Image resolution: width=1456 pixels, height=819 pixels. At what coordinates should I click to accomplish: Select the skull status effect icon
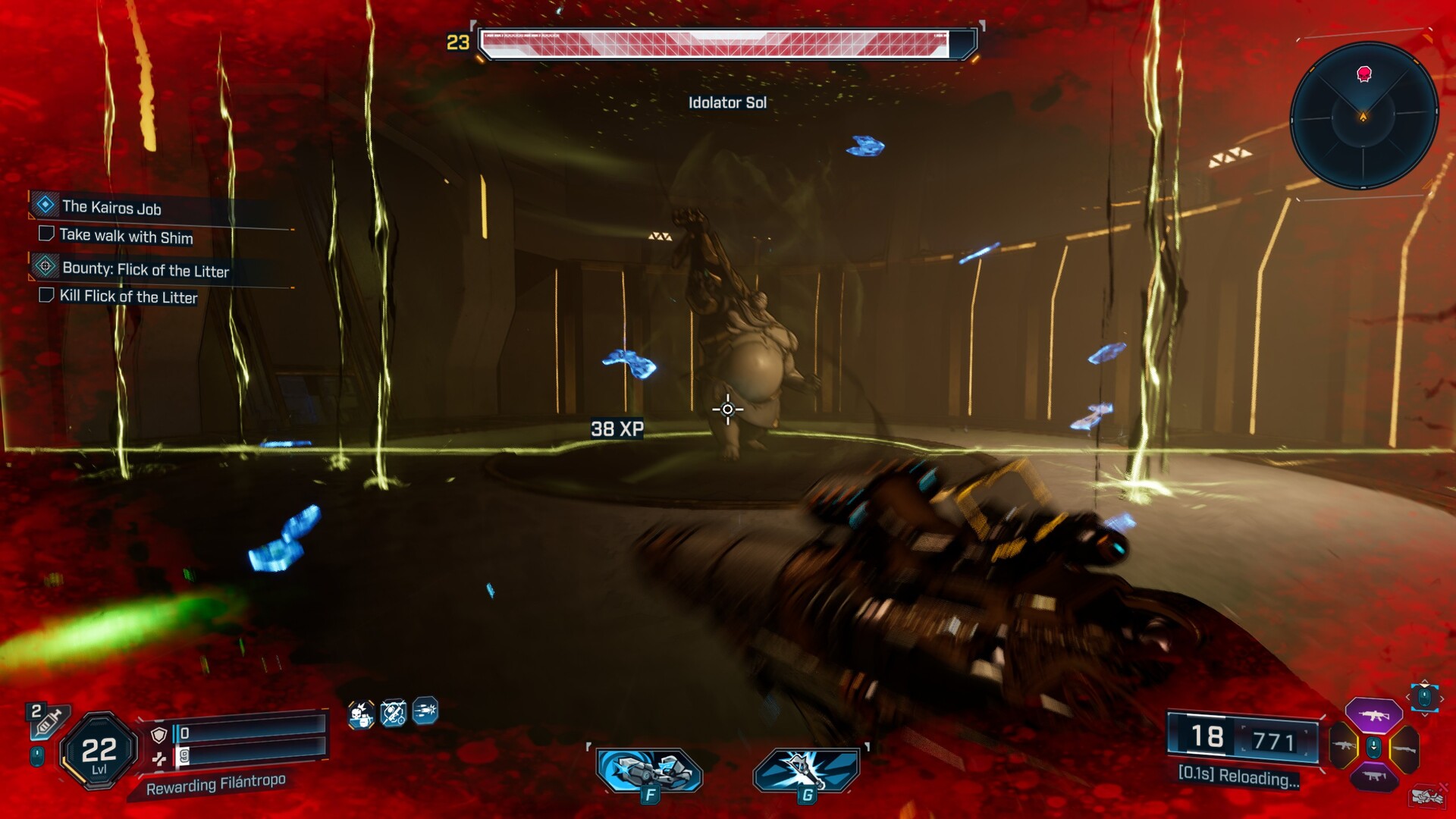coord(361,714)
